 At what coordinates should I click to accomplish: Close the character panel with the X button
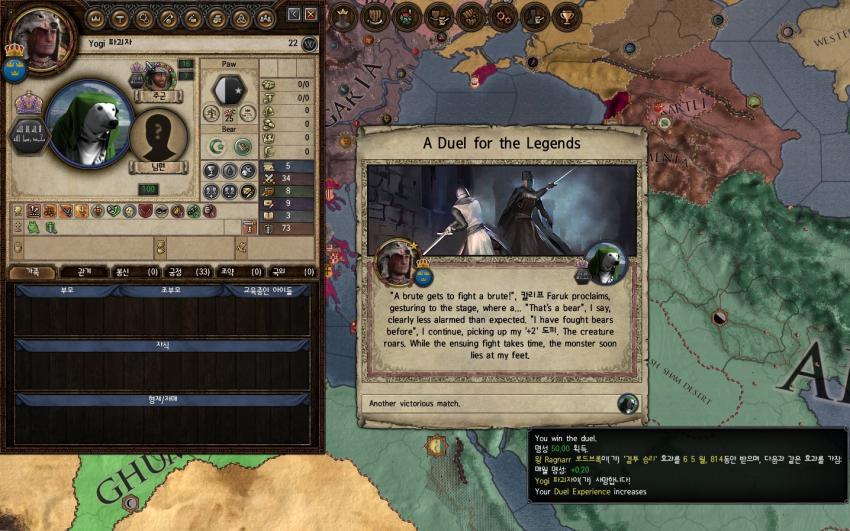[311, 15]
